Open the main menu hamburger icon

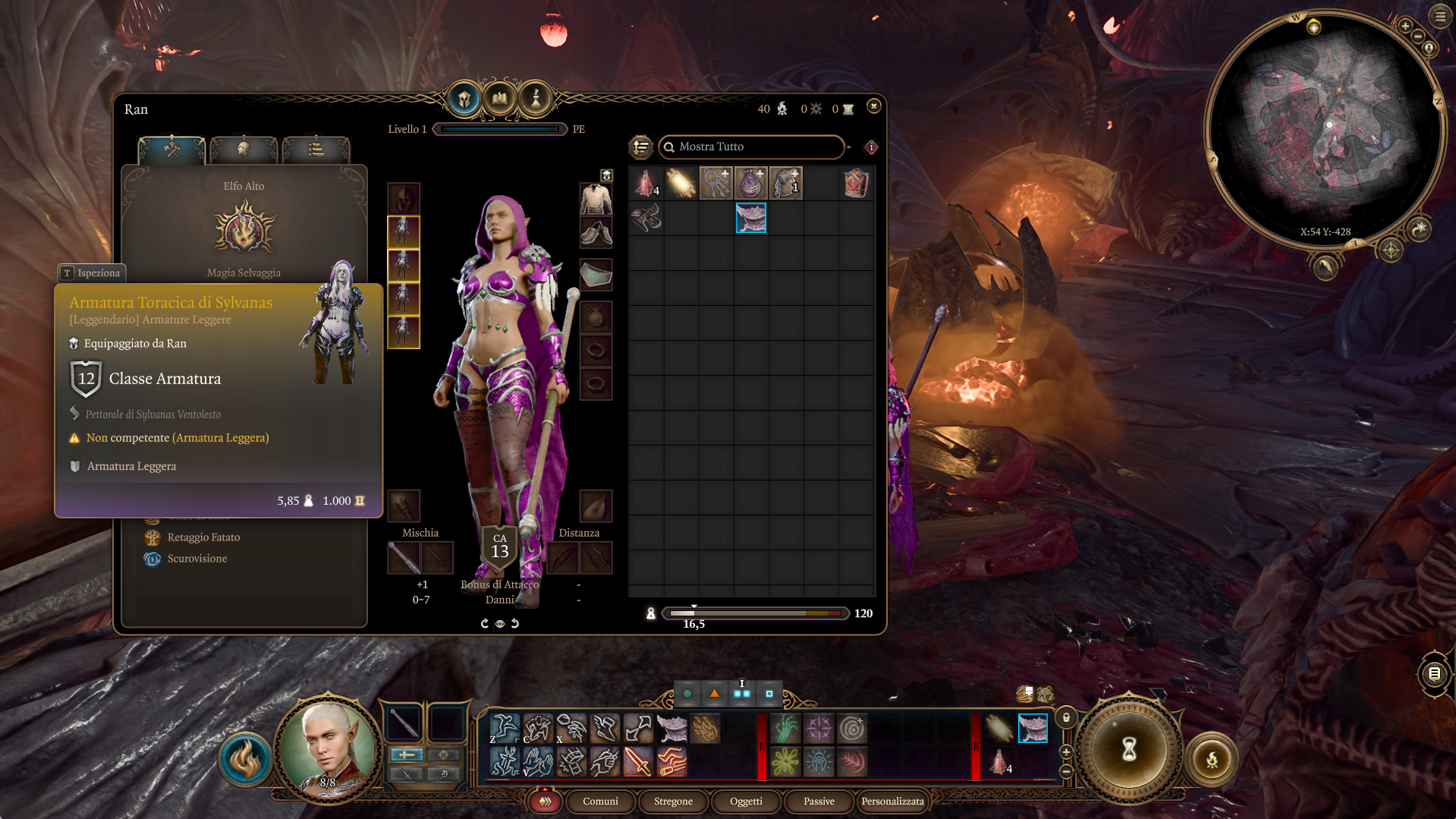pos(1440,16)
